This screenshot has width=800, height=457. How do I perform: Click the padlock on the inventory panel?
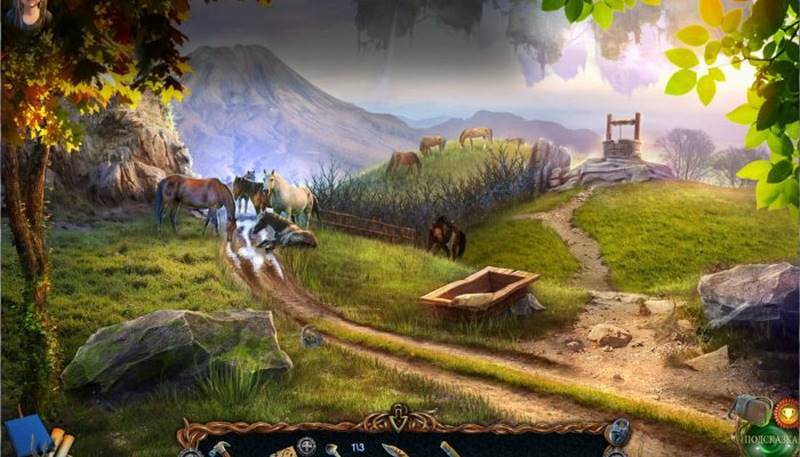point(619,431)
